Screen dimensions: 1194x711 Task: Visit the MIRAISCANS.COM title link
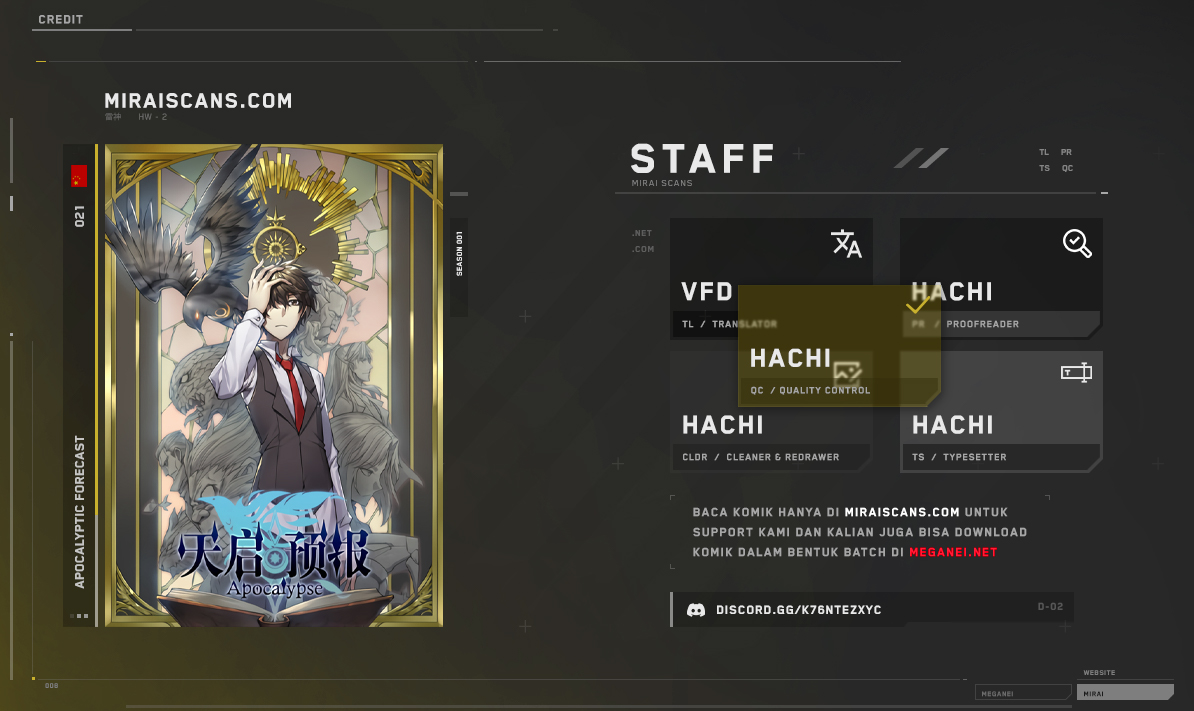[x=198, y=101]
